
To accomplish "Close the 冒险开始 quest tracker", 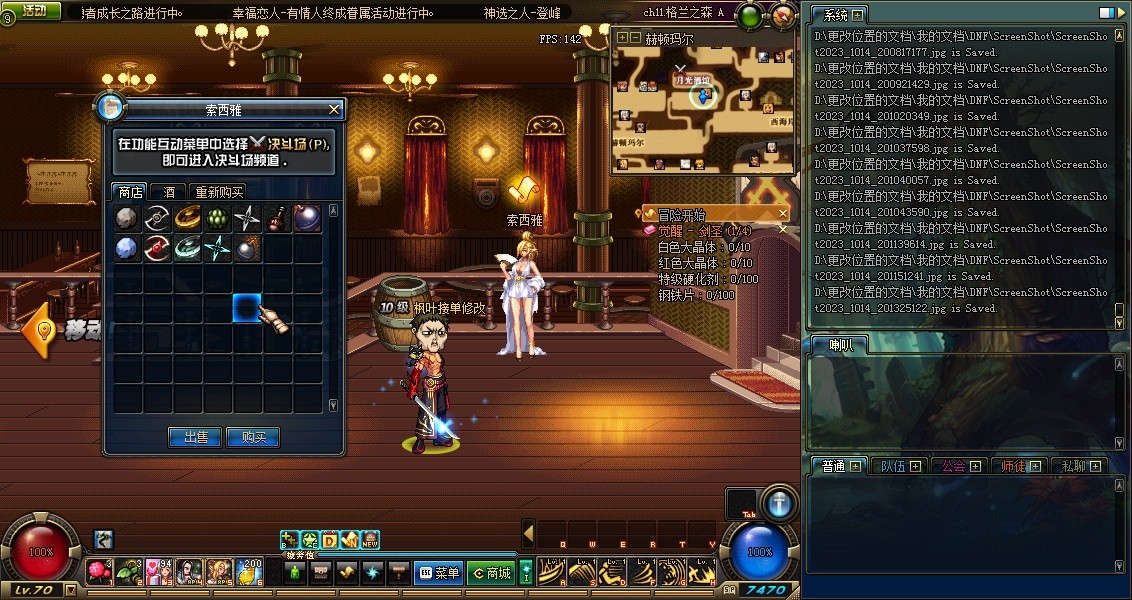I will [783, 214].
